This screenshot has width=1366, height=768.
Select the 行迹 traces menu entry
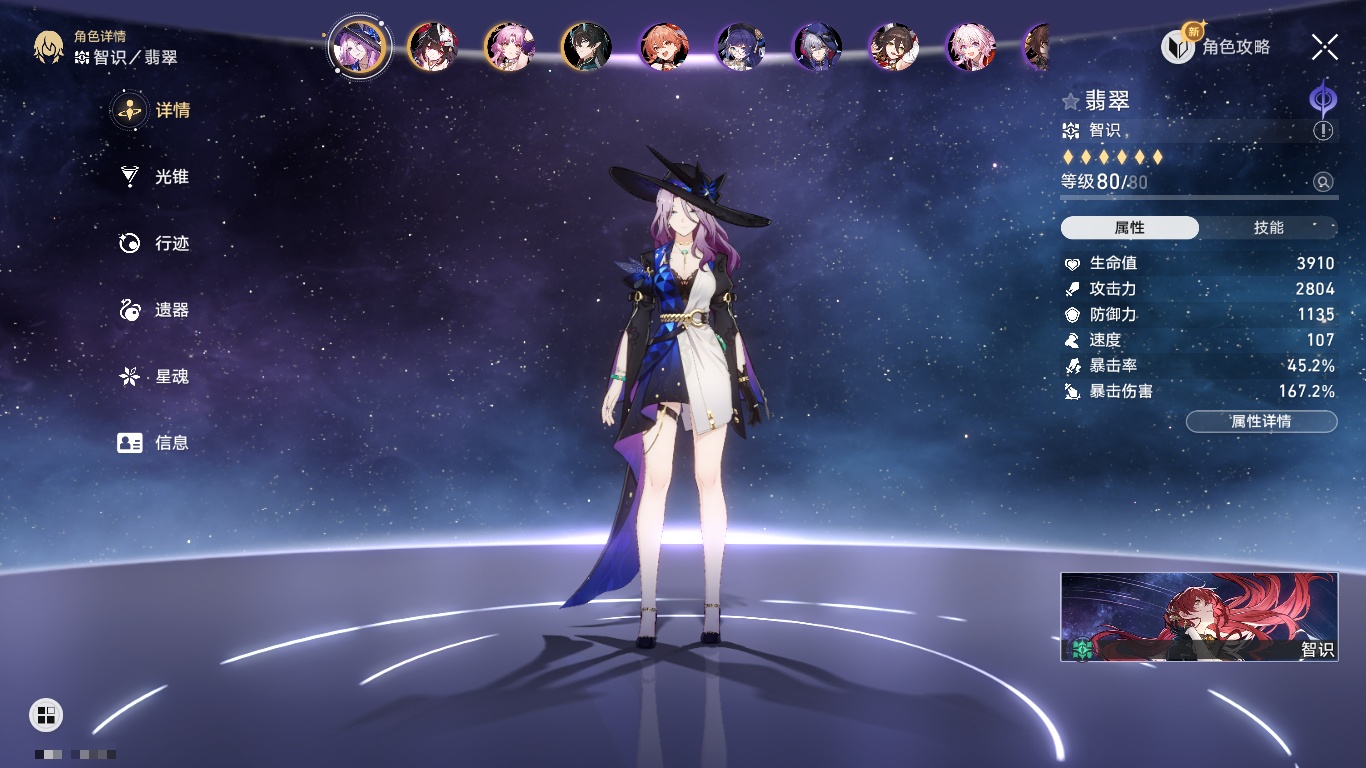(154, 243)
